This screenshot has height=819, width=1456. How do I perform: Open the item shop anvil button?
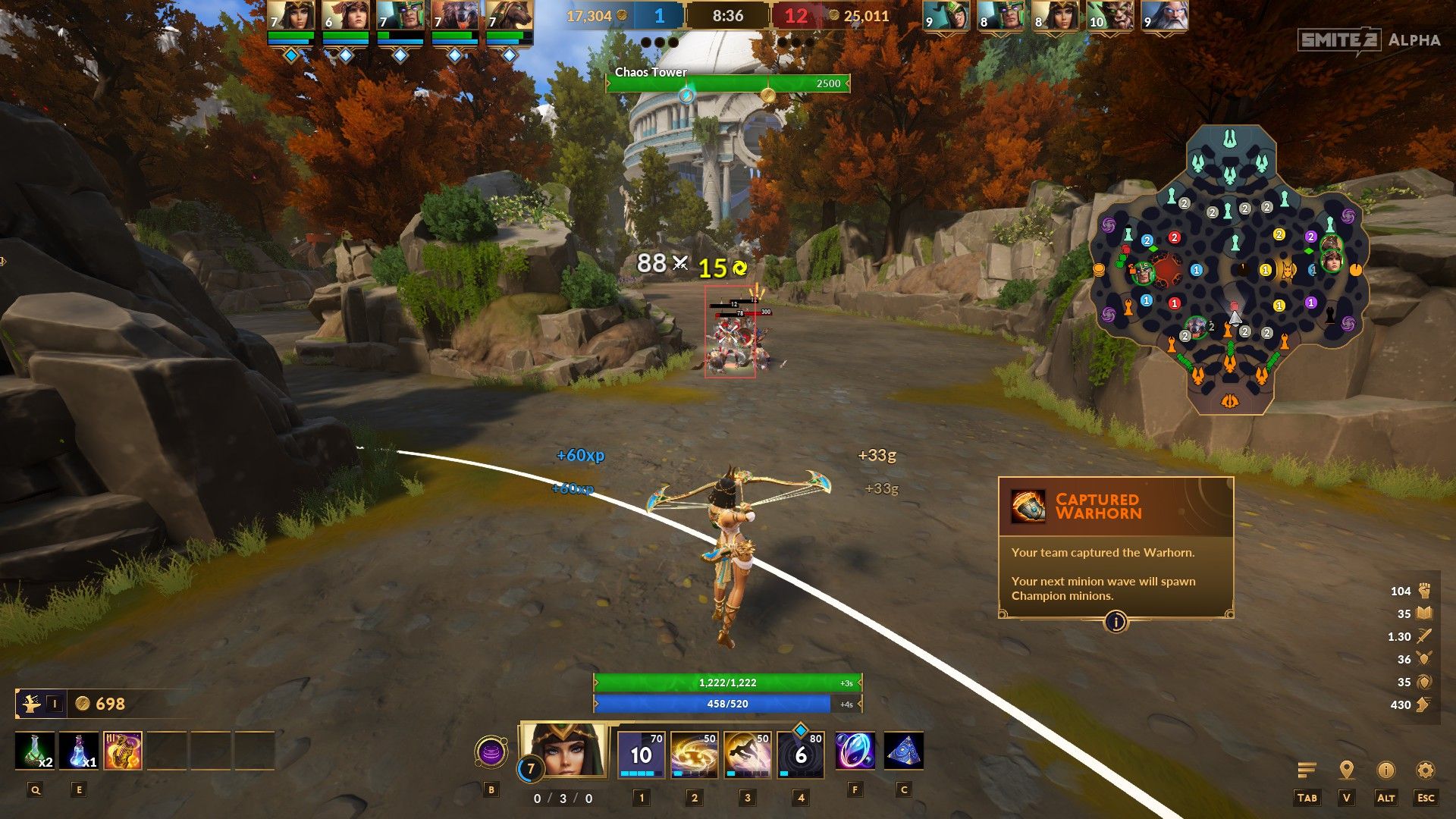(x=31, y=704)
